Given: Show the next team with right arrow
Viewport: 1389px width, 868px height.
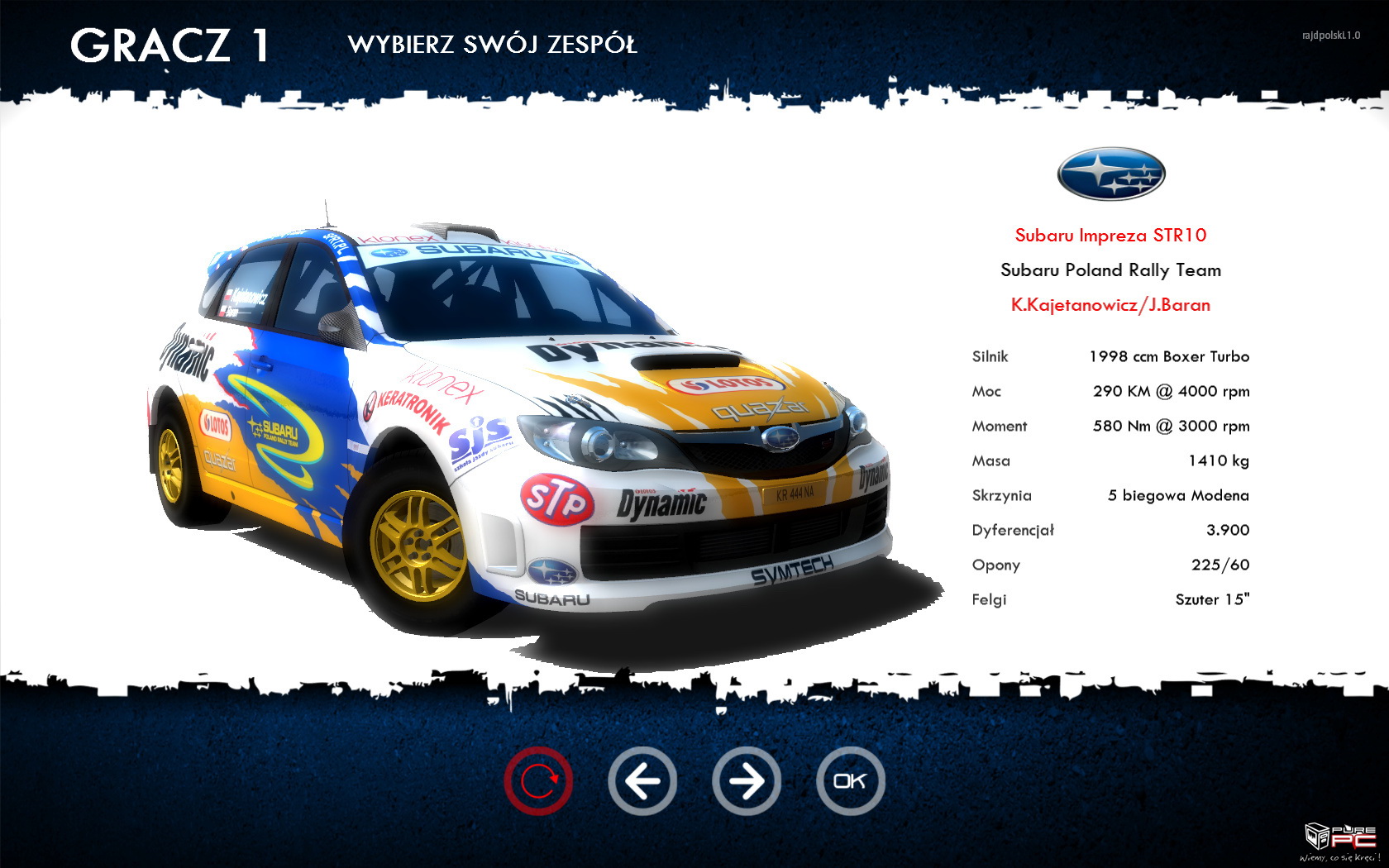Looking at the screenshot, I should [747, 781].
